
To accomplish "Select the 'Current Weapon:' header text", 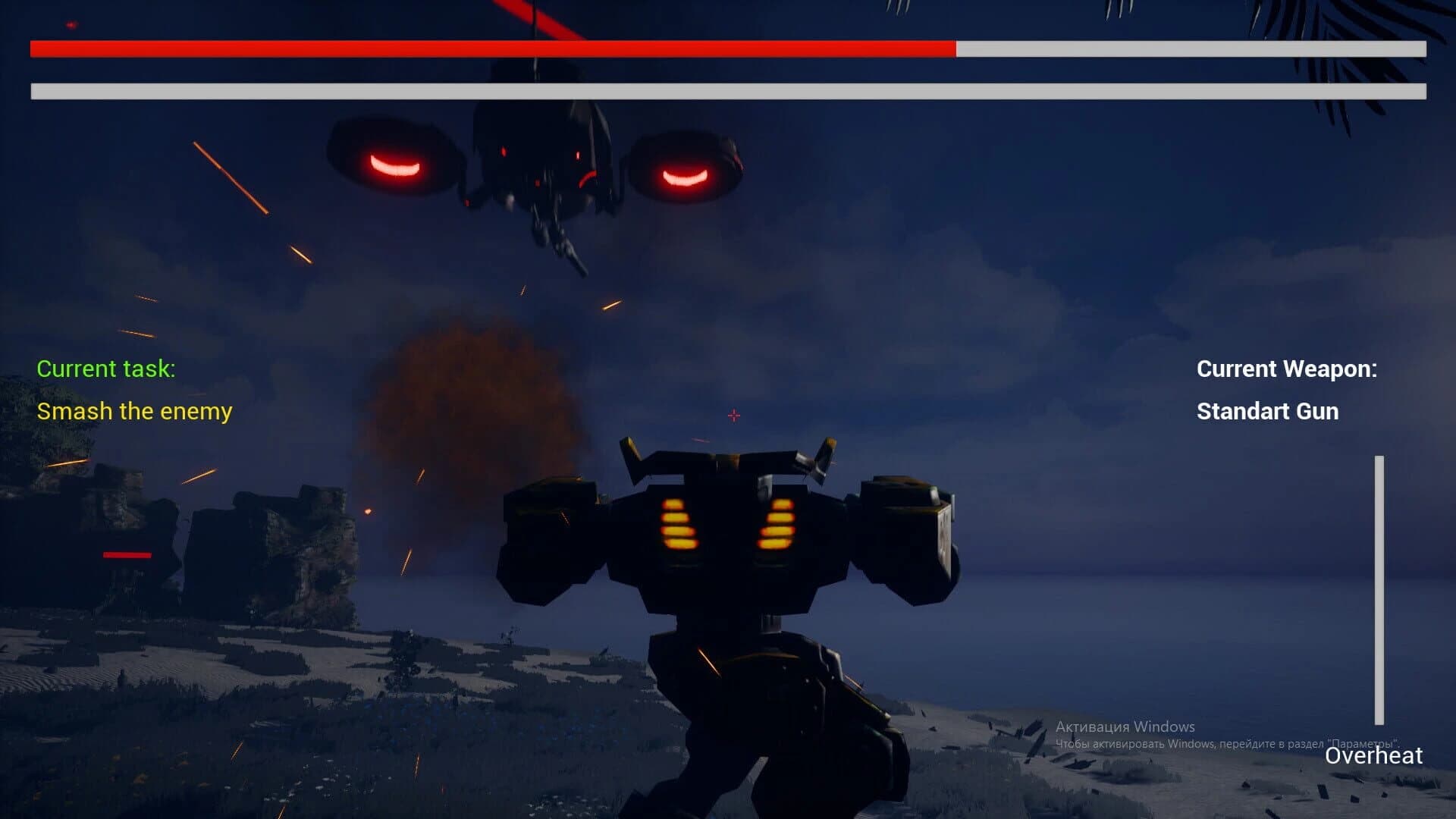I will (1287, 369).
